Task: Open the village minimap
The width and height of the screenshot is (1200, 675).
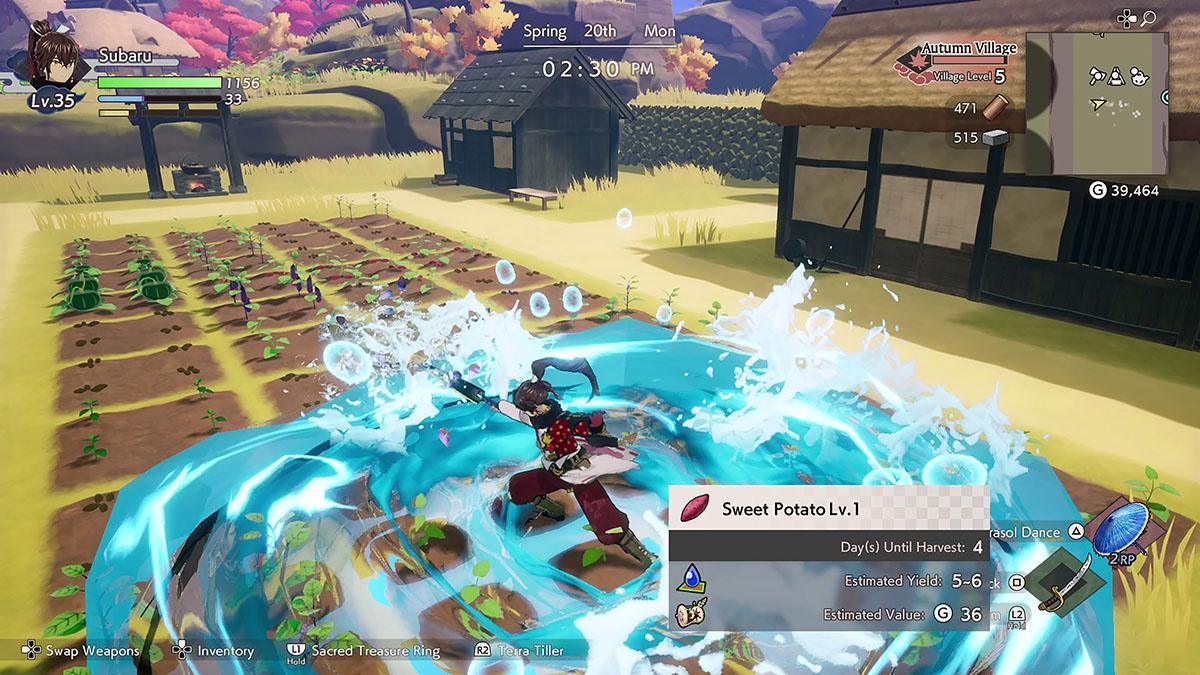Action: coord(1096,103)
